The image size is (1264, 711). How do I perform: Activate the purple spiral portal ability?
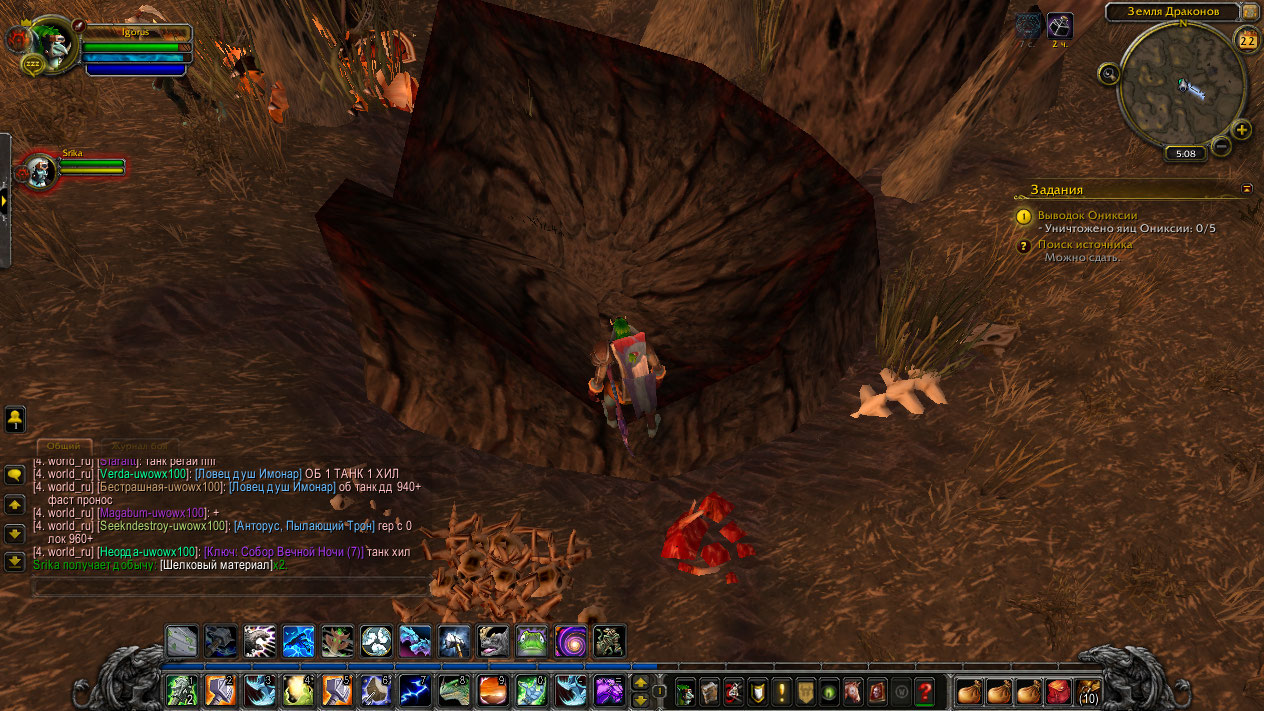(x=571, y=641)
